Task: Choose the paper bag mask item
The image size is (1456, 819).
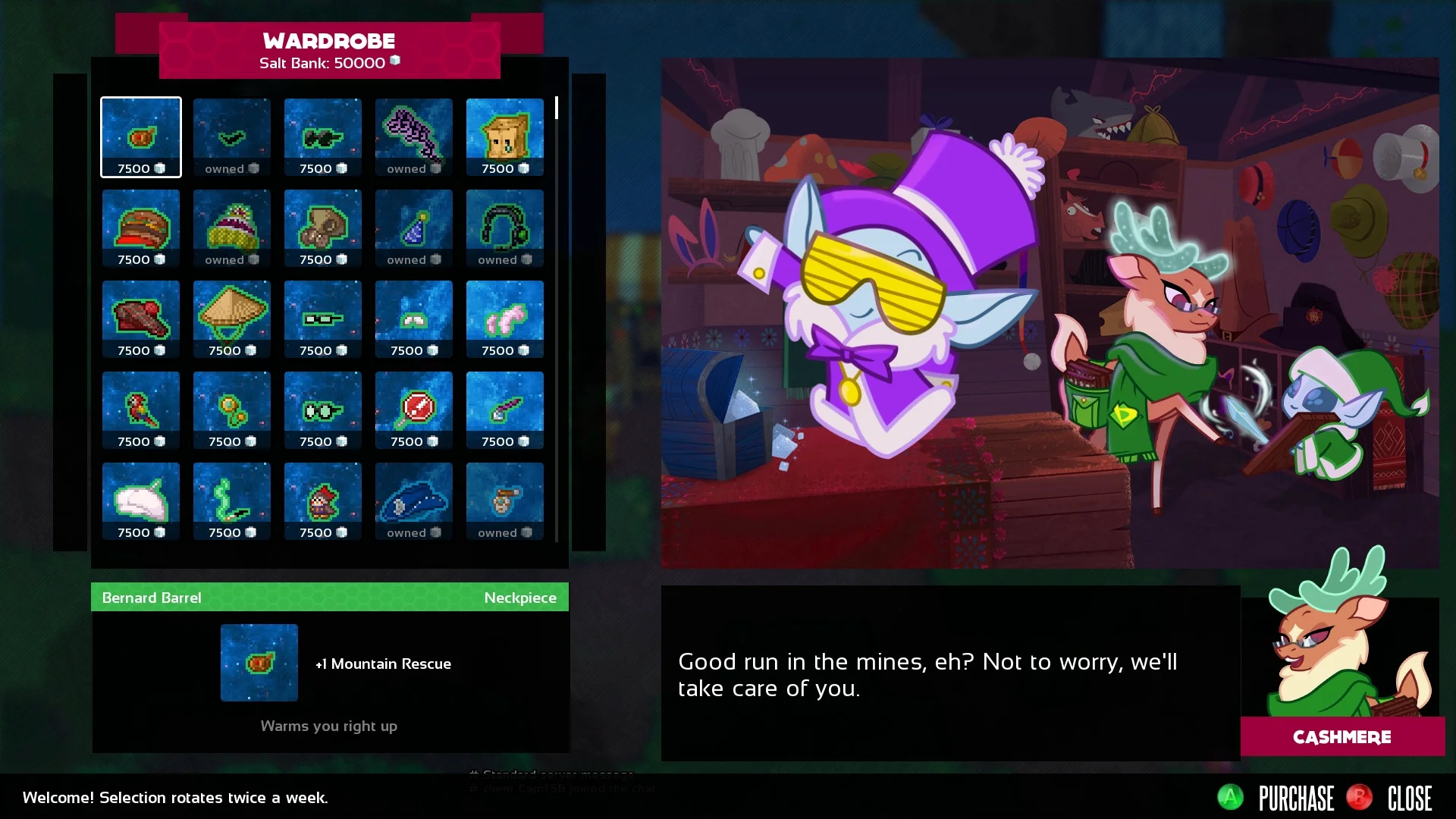Action: [505, 137]
